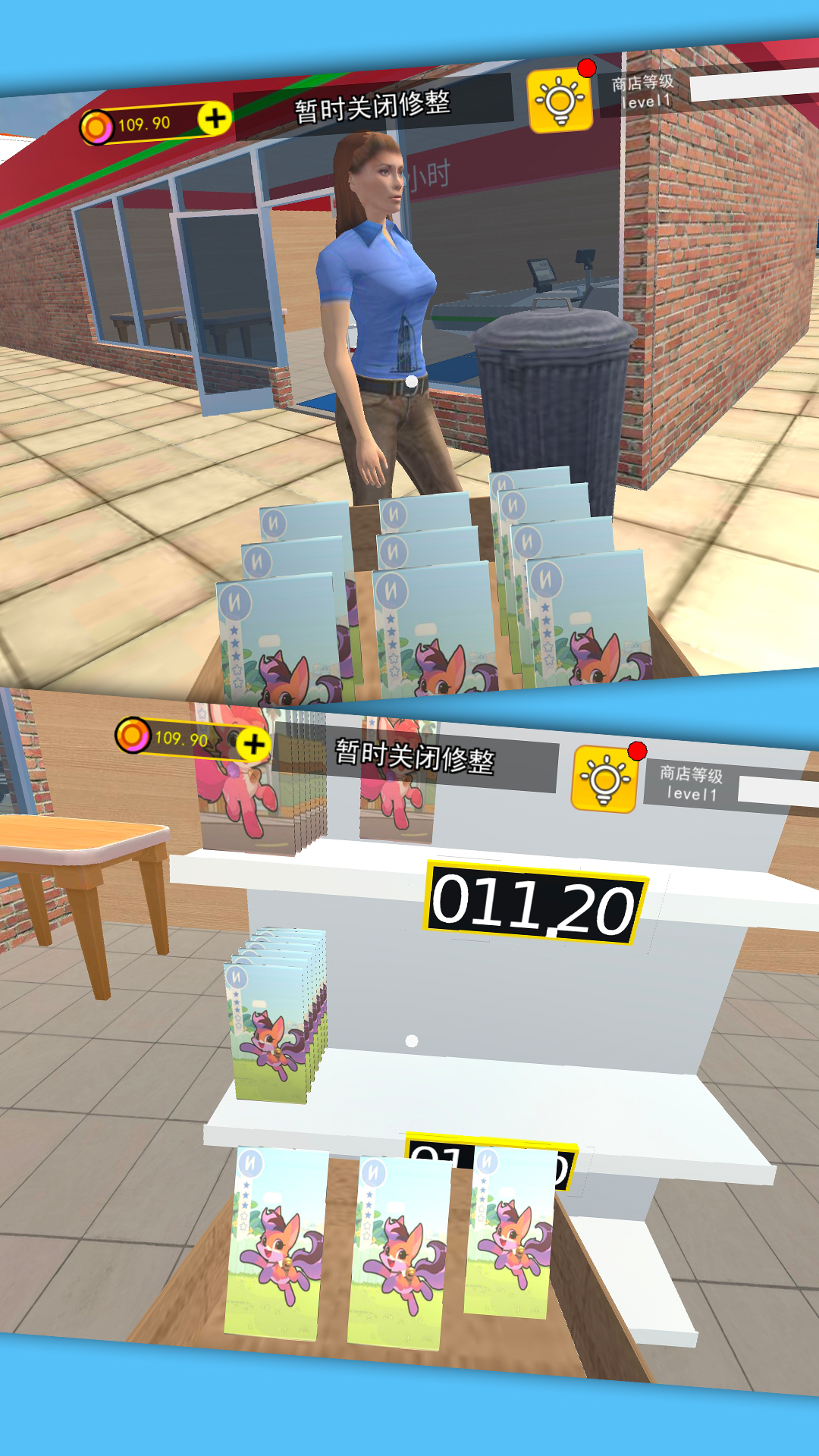The image size is (819, 1456).
Task: Click the lightbulb hint icon in the shelf scene
Action: click(x=604, y=779)
